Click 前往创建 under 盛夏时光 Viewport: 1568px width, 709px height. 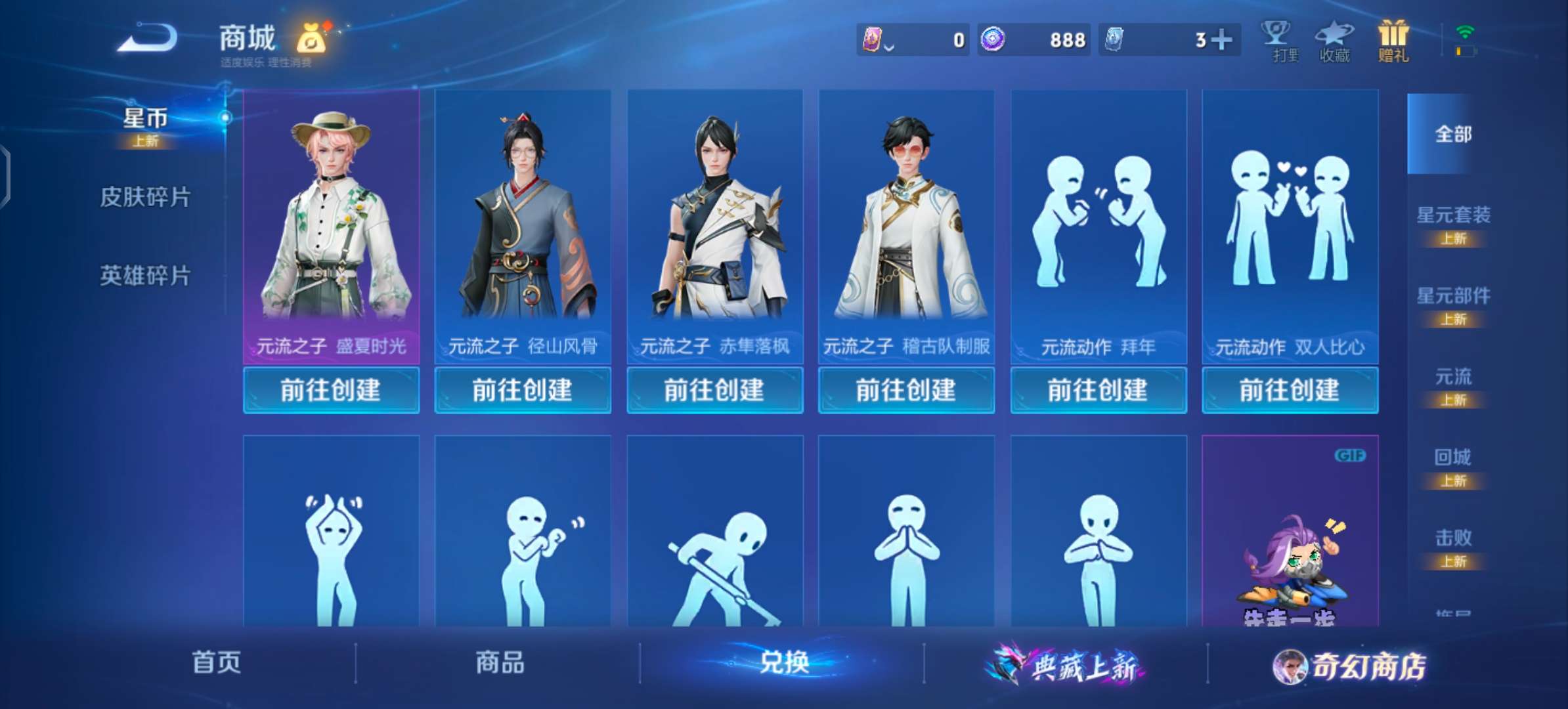point(331,390)
